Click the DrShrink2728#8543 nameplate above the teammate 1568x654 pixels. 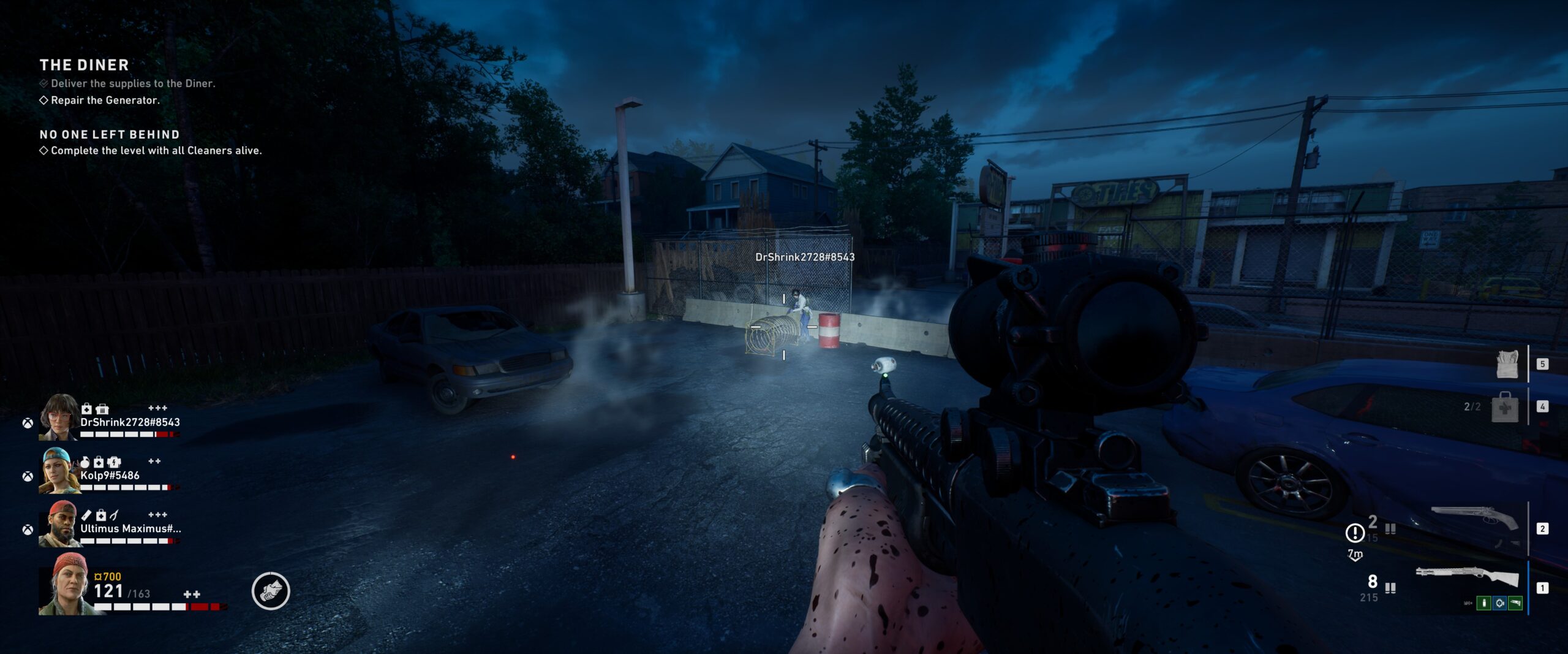pyautogui.click(x=805, y=257)
